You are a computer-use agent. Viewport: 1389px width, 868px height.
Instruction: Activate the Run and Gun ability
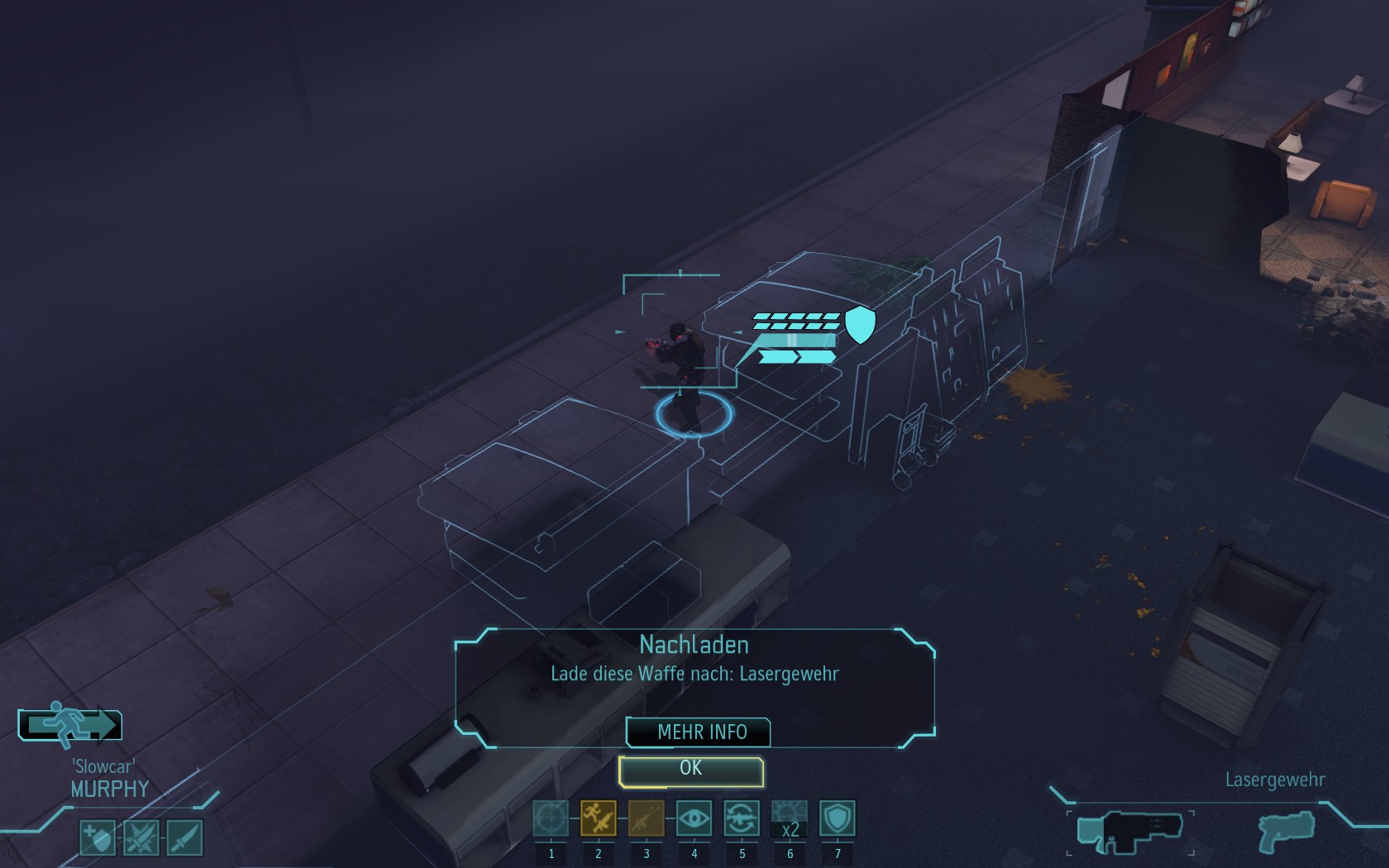[x=599, y=818]
